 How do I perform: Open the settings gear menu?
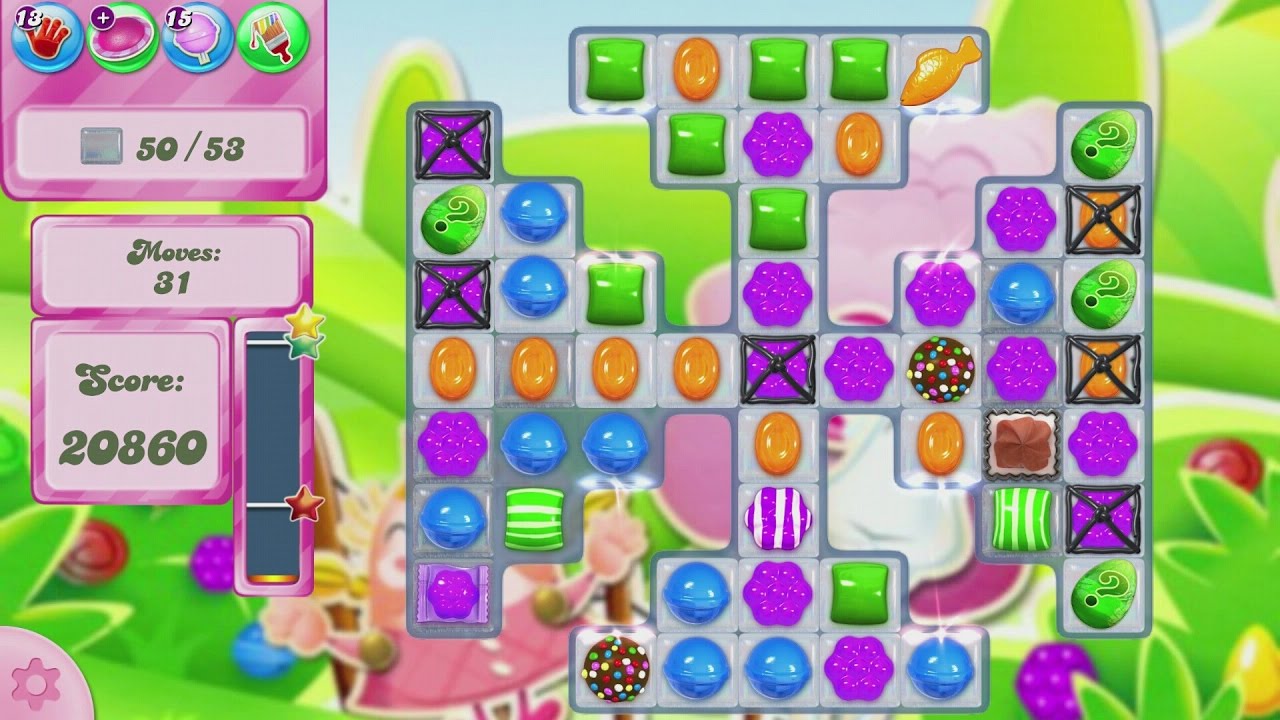[37, 683]
